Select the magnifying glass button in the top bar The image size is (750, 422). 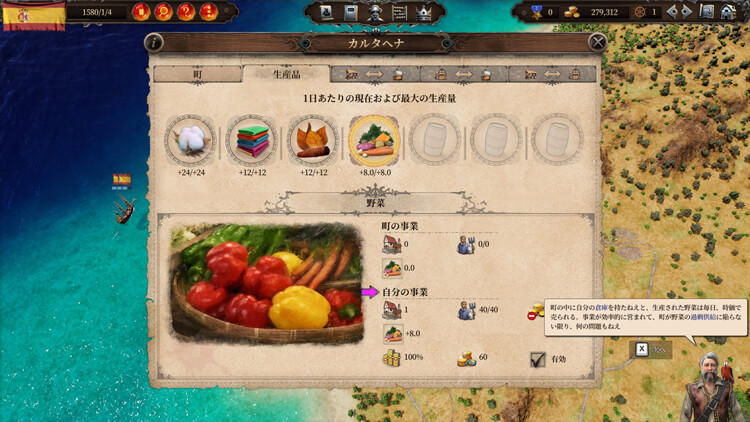(163, 12)
